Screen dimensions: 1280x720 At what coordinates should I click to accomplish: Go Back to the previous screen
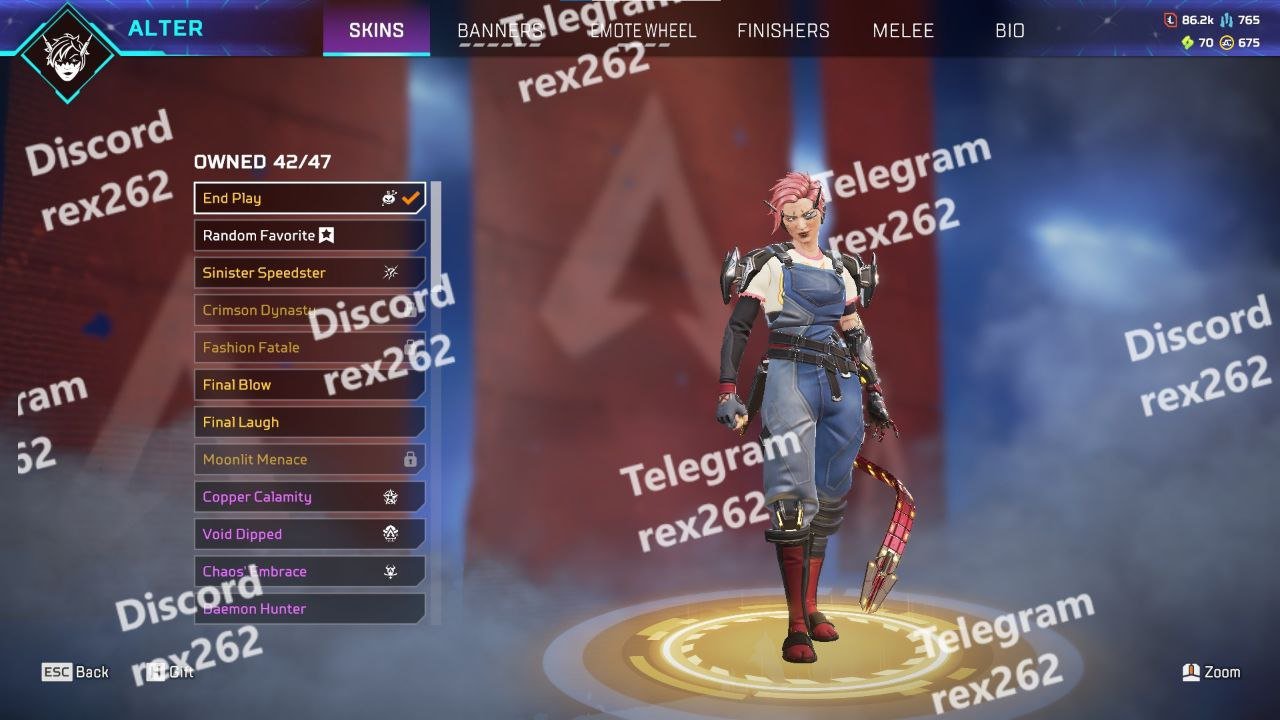coord(76,672)
